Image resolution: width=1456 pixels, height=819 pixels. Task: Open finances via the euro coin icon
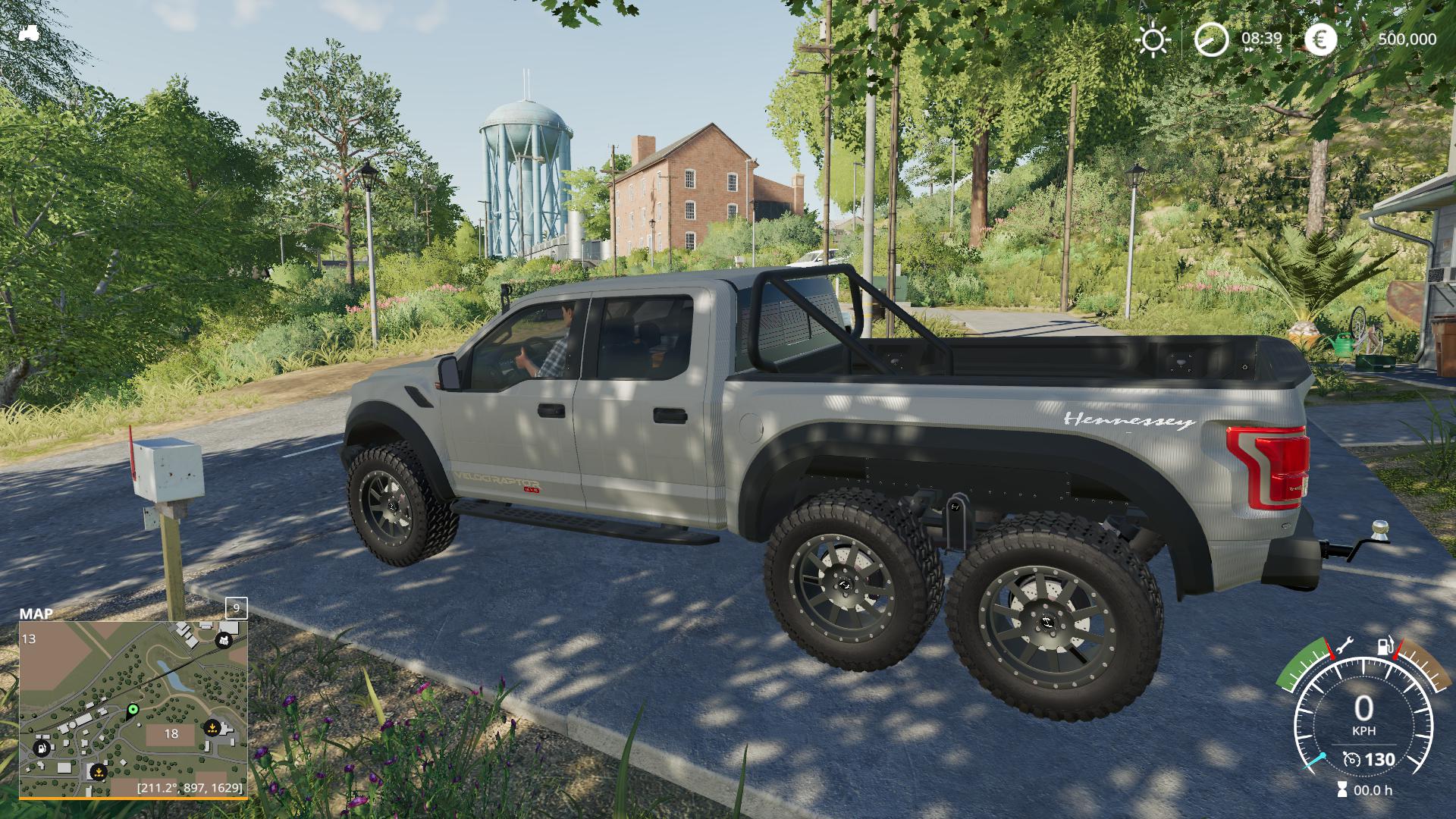point(1320,39)
